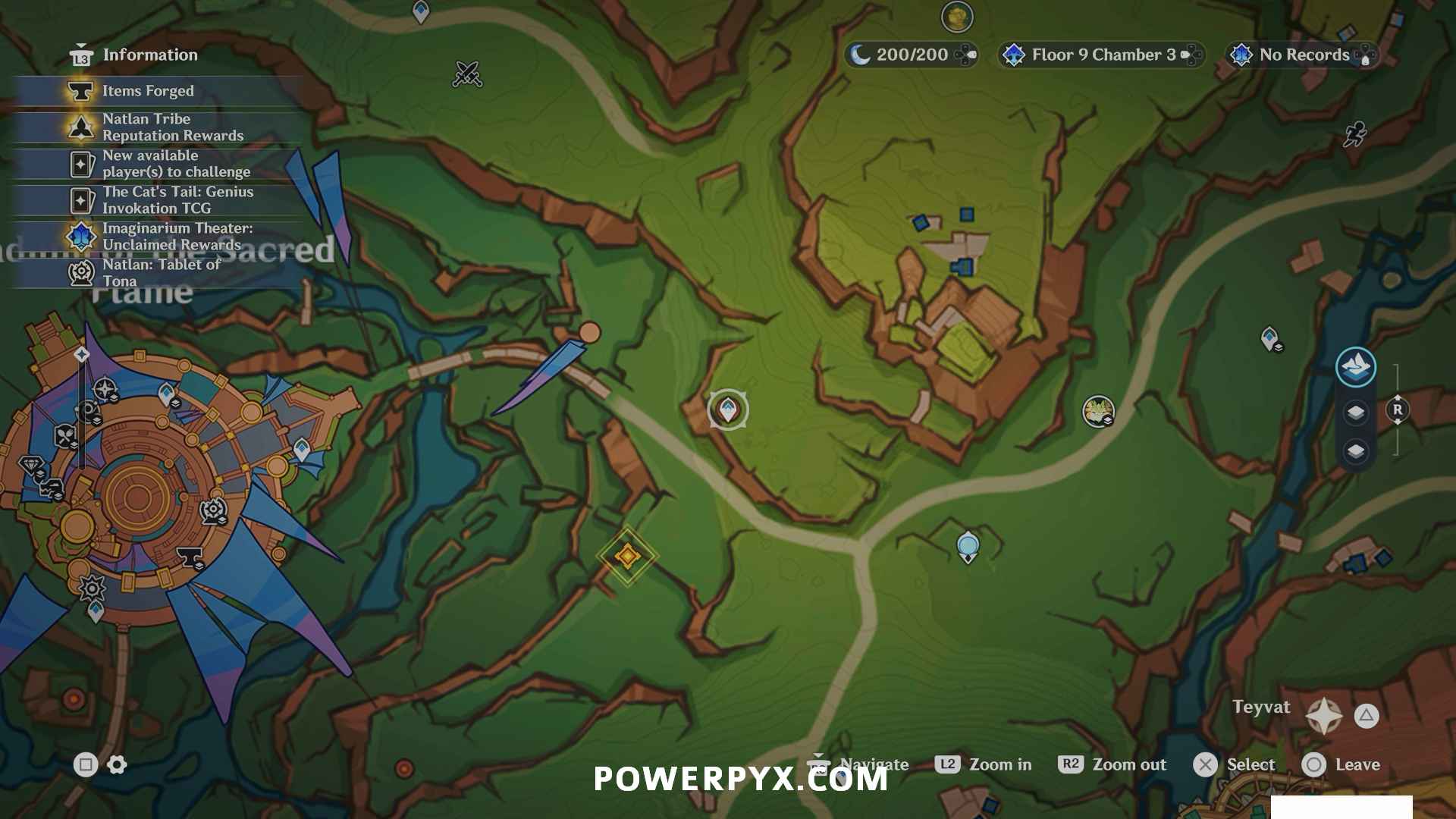
Task: Select the crossed swords map marker
Action: tap(467, 74)
